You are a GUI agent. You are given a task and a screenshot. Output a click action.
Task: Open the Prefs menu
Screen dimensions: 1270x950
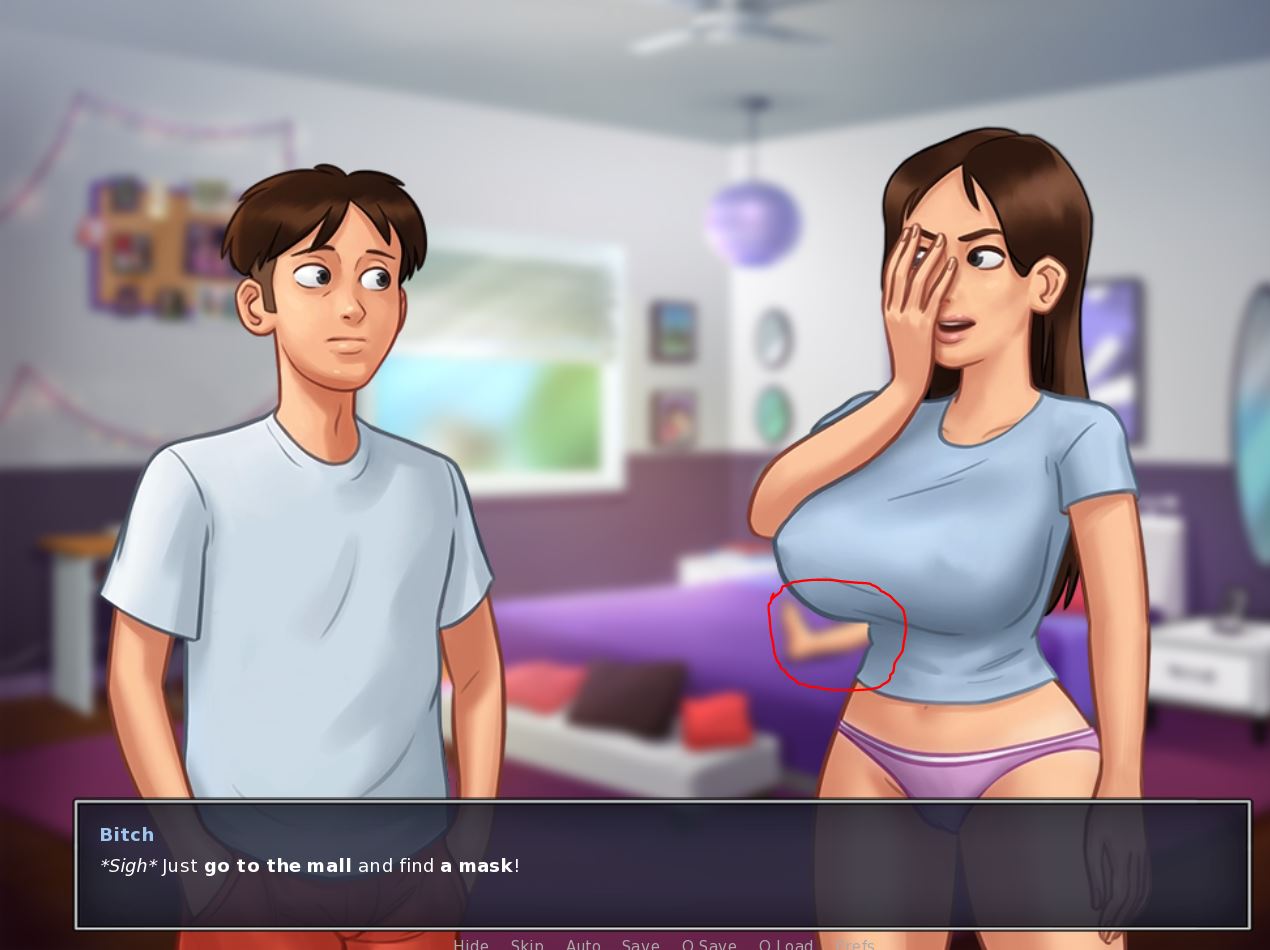point(855,944)
